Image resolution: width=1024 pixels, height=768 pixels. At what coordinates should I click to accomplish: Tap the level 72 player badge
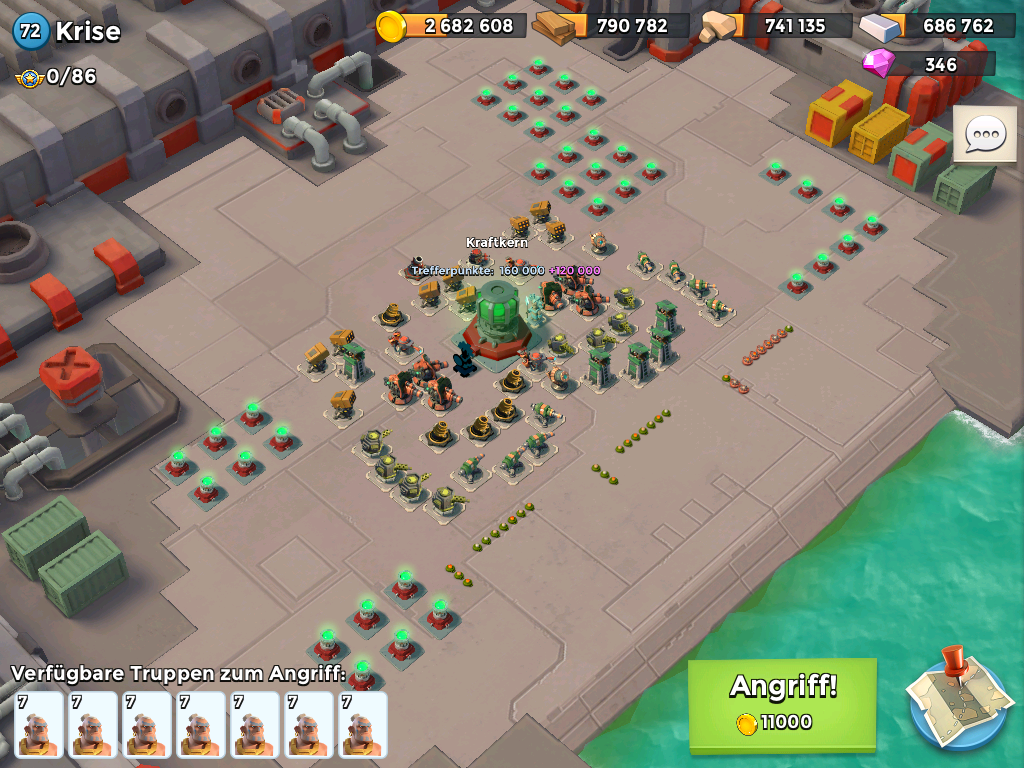31,31
